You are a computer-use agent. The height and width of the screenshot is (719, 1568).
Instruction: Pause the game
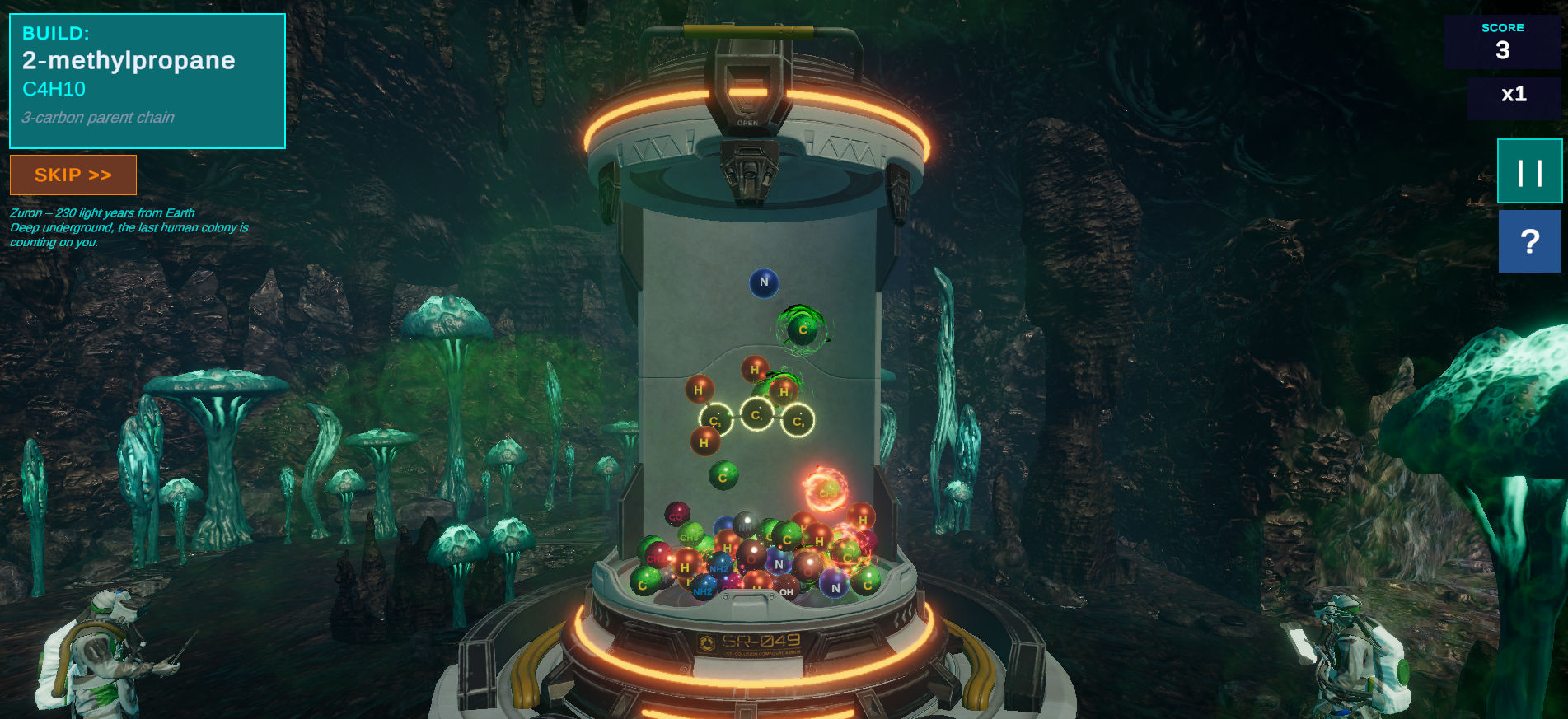pos(1529,171)
